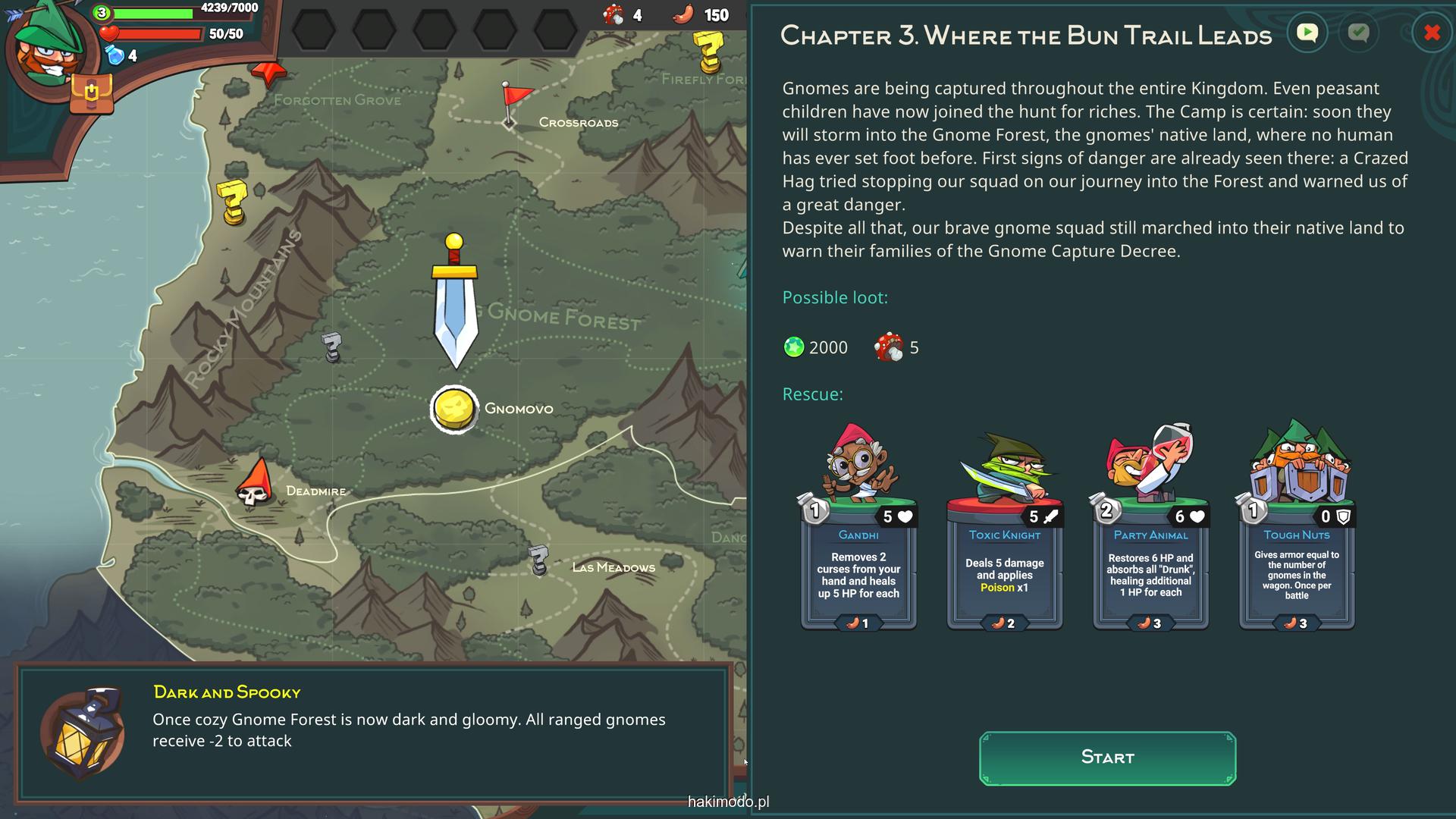Select the Deadmire skull marker
This screenshot has height=819, width=1456.
pos(256,484)
